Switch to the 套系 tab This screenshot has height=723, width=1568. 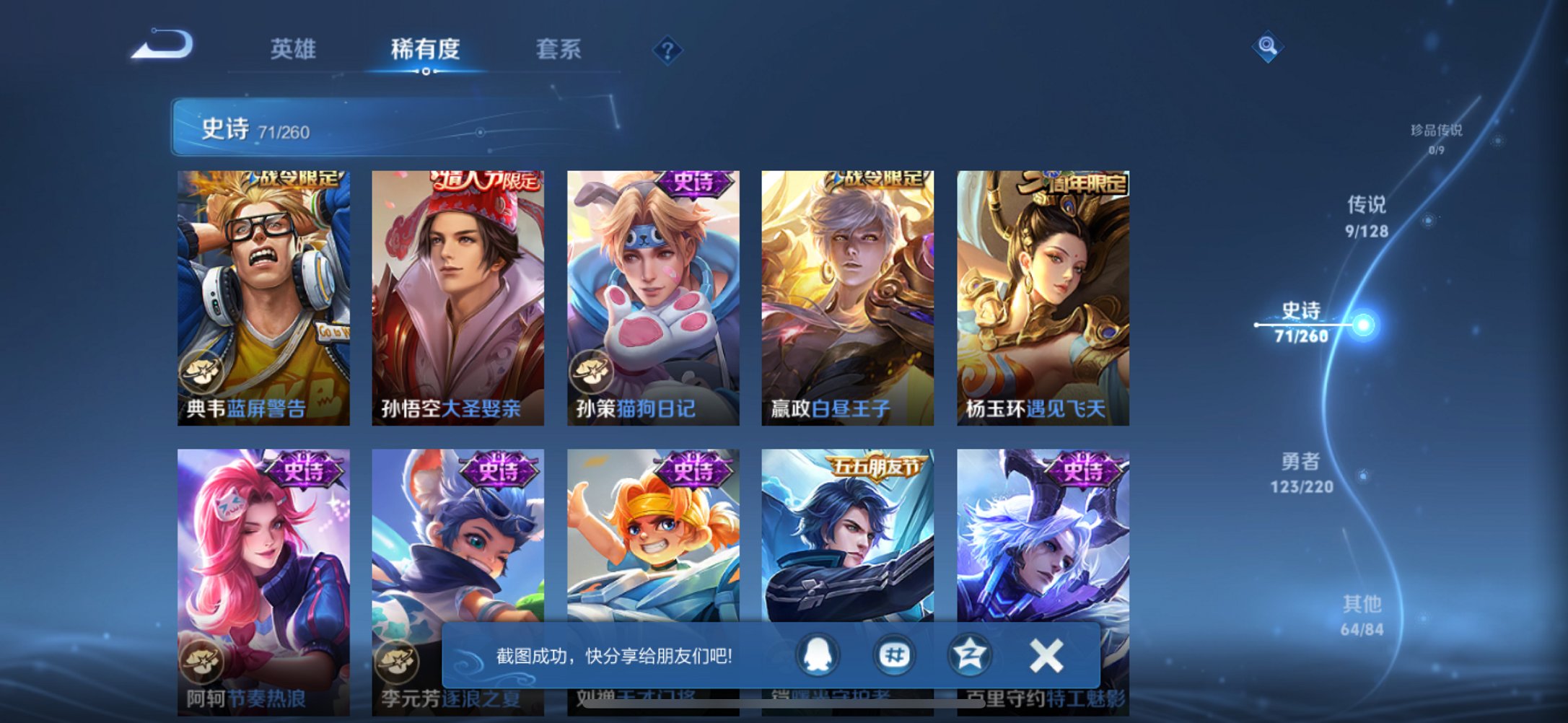pyautogui.click(x=557, y=49)
